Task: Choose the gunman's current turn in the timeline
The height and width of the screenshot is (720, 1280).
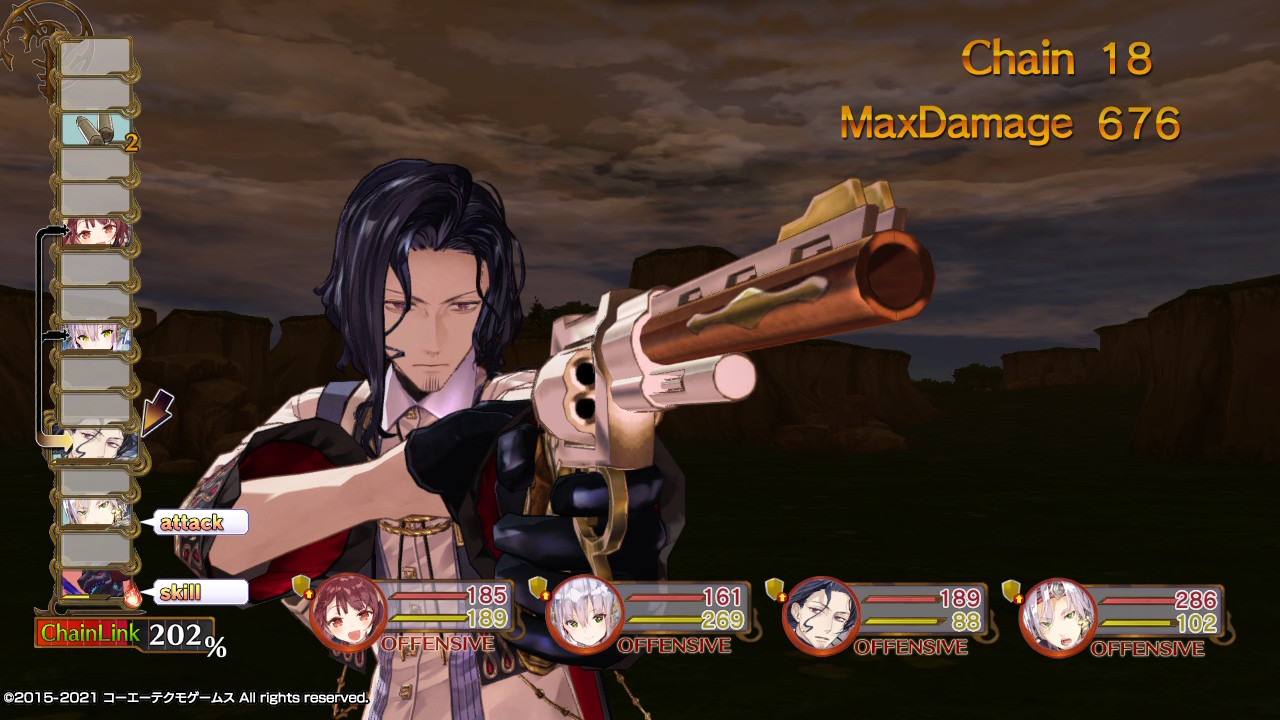Action: pos(96,443)
